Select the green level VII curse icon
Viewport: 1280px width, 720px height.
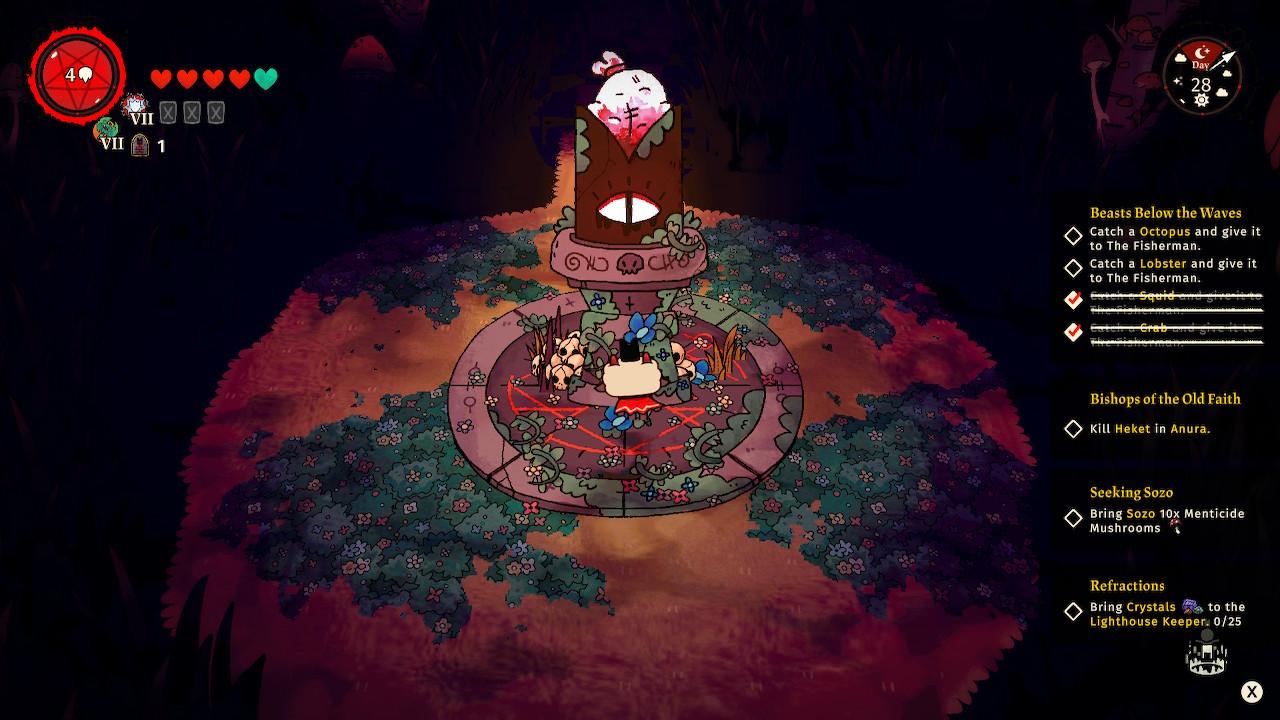[x=106, y=131]
